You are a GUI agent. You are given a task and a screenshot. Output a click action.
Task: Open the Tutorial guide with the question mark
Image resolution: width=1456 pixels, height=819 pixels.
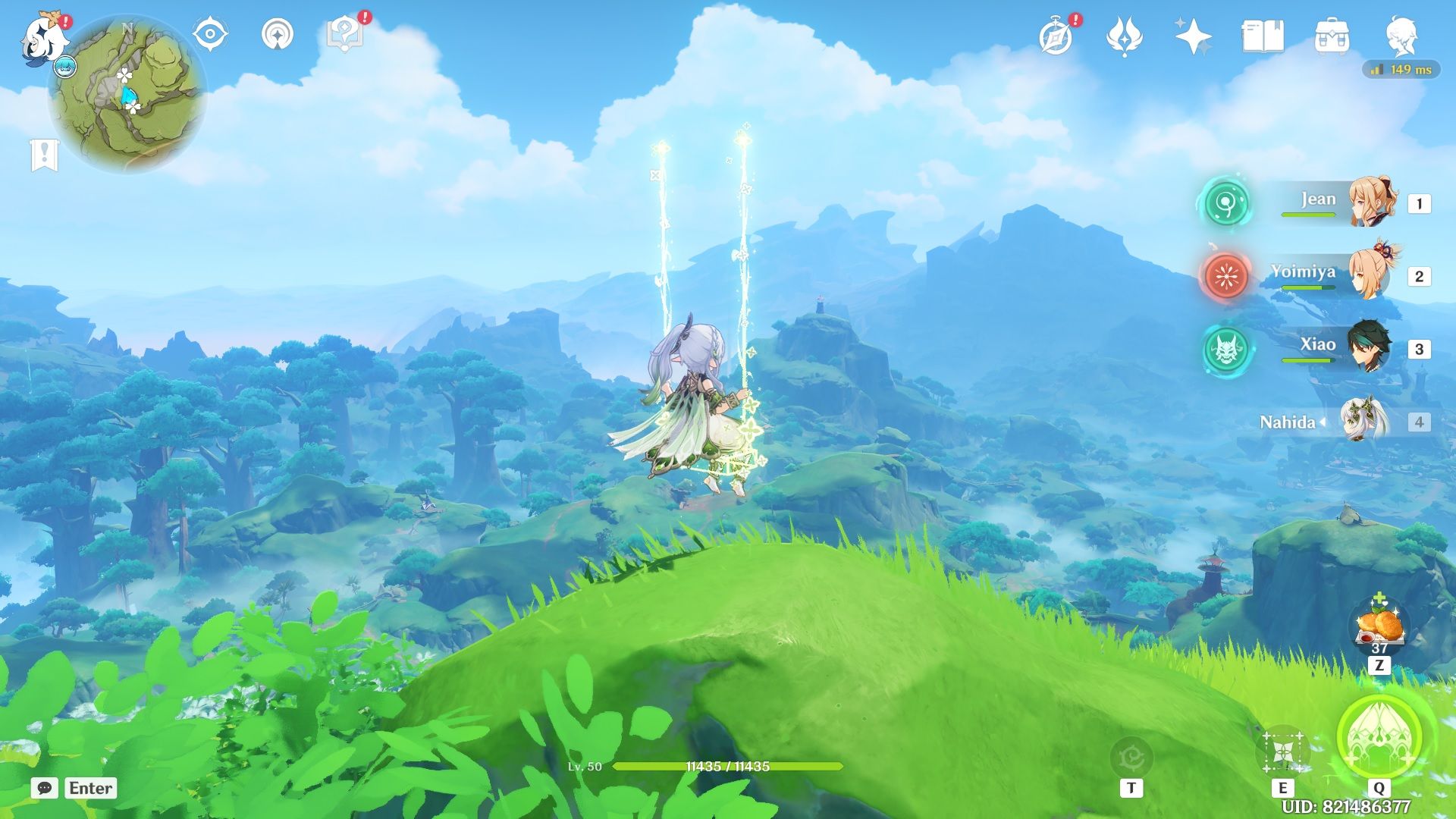point(345,33)
